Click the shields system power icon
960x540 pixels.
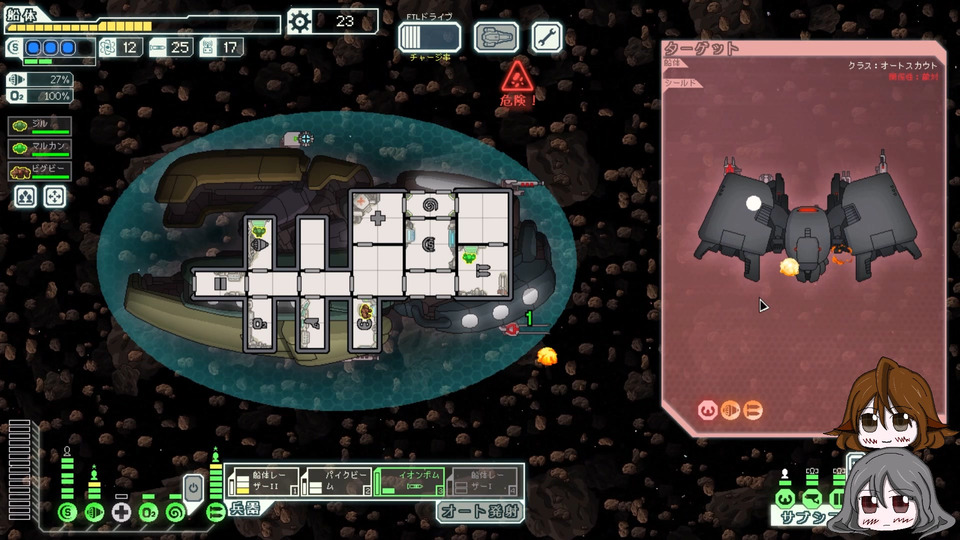click(68, 513)
